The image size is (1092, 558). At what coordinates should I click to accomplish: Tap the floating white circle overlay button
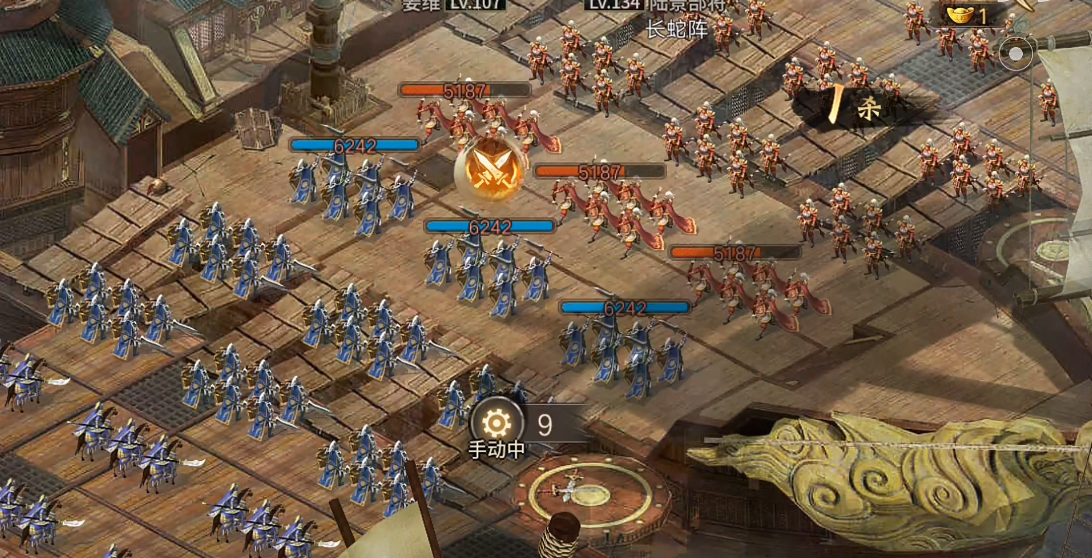[x=1017, y=54]
